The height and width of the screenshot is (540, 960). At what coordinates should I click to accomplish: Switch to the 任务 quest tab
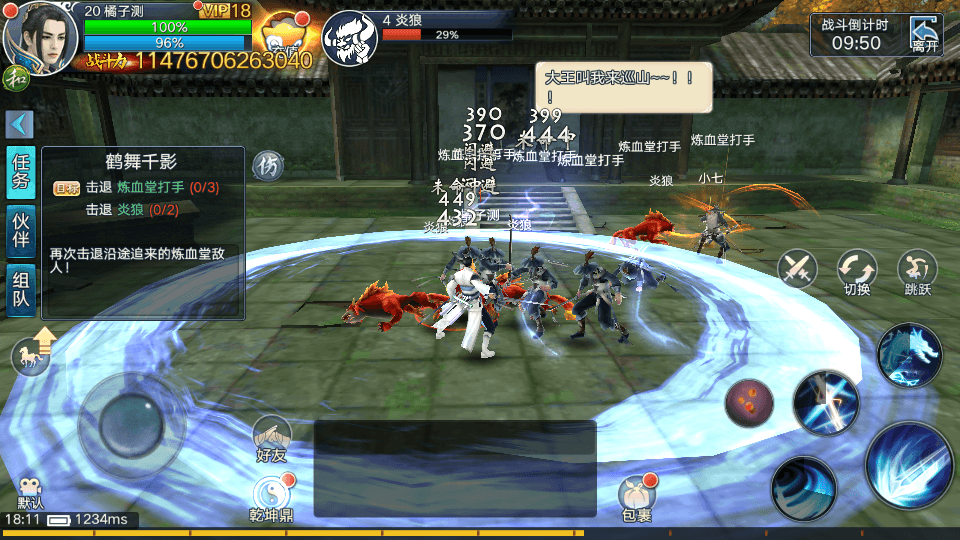pos(21,173)
